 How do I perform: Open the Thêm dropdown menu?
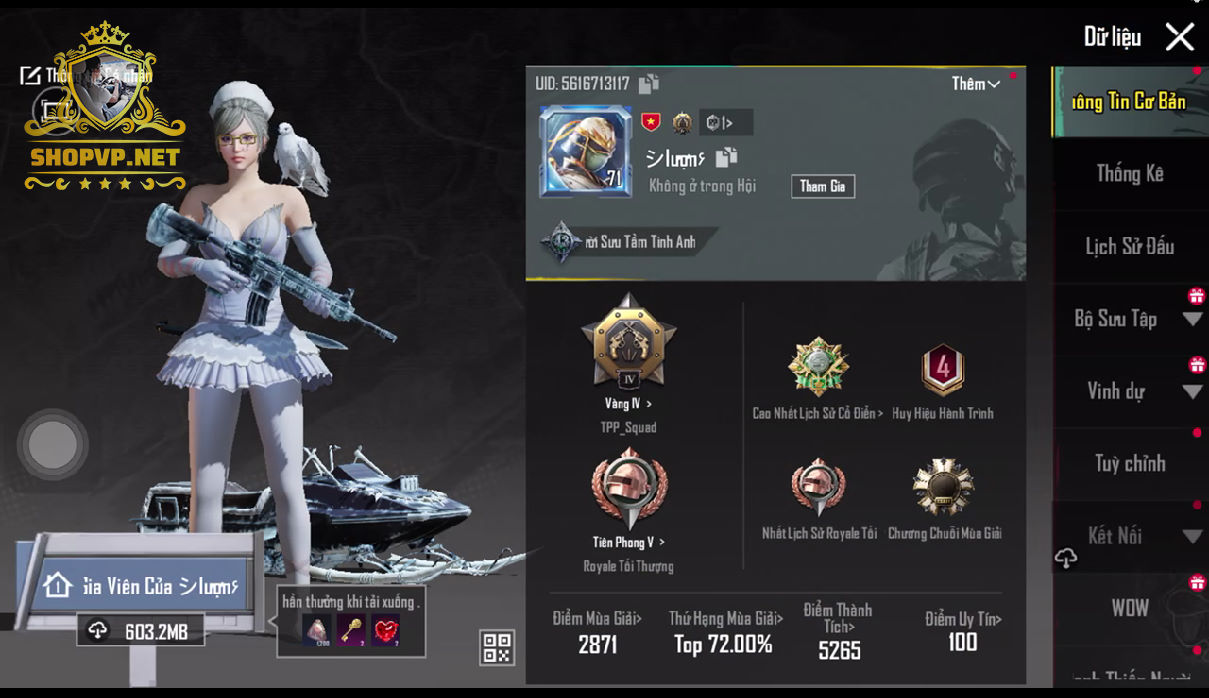pos(975,84)
